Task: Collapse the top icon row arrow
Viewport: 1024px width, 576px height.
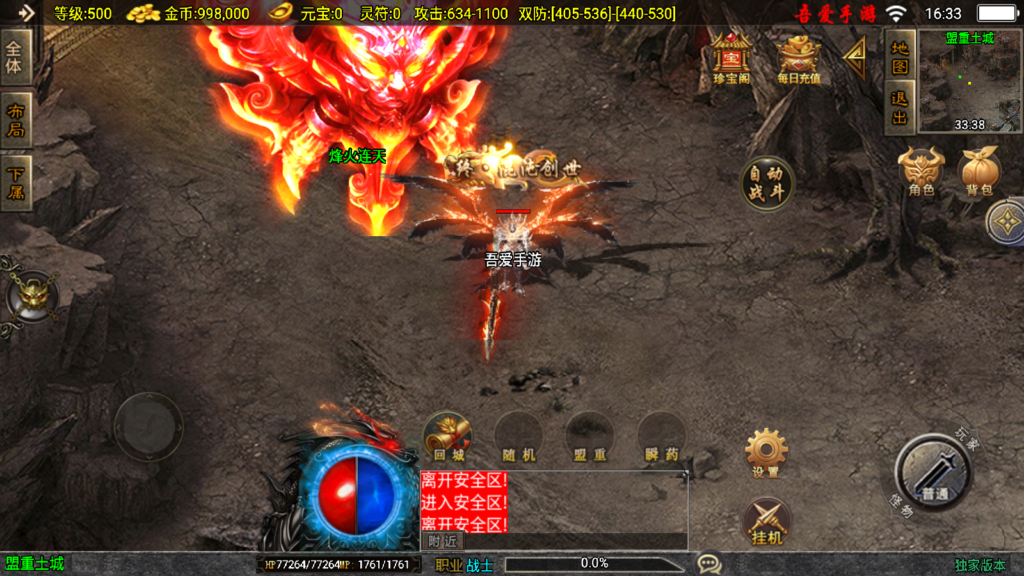Action: click(855, 59)
